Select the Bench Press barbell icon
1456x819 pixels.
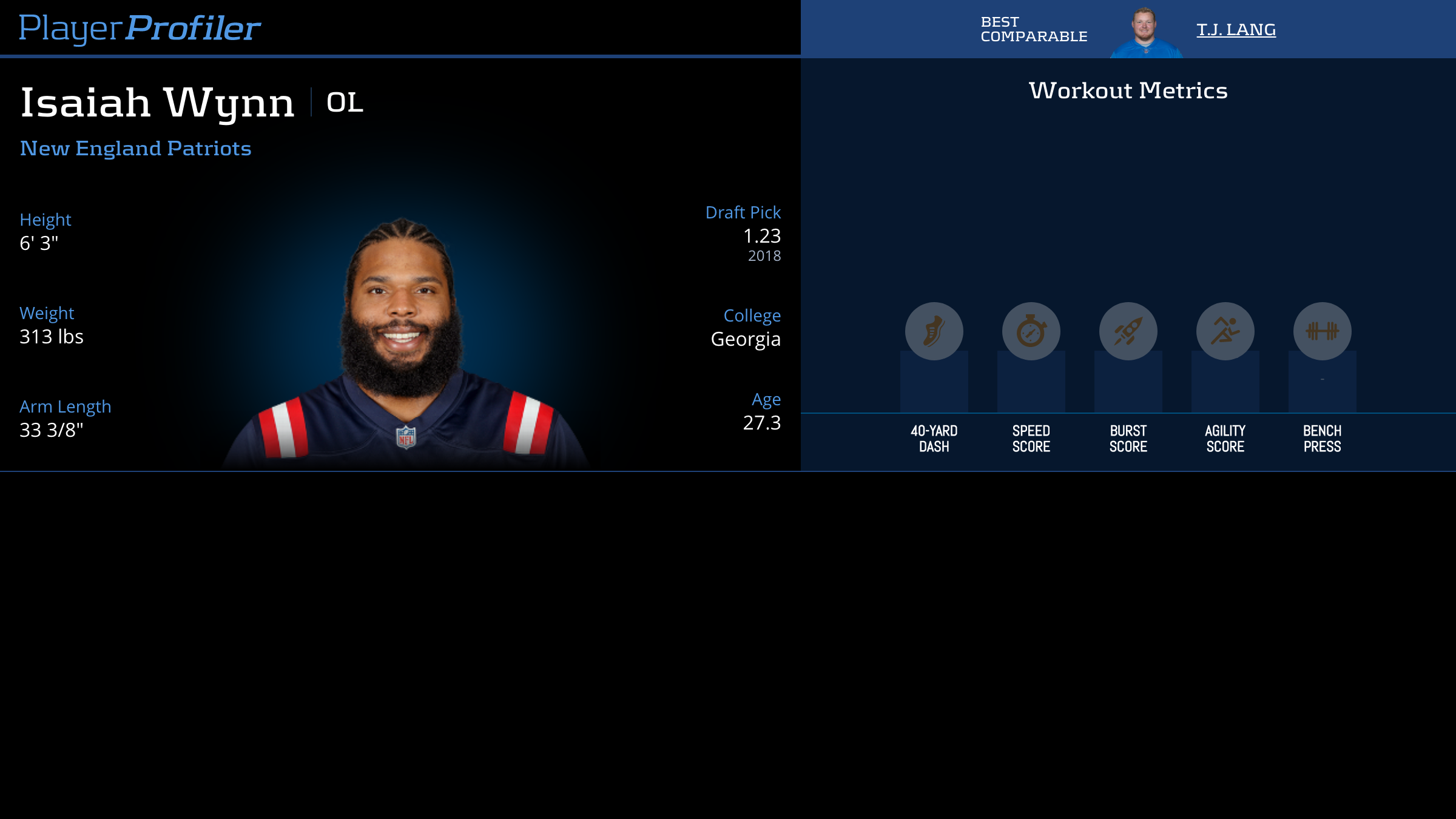click(1322, 331)
